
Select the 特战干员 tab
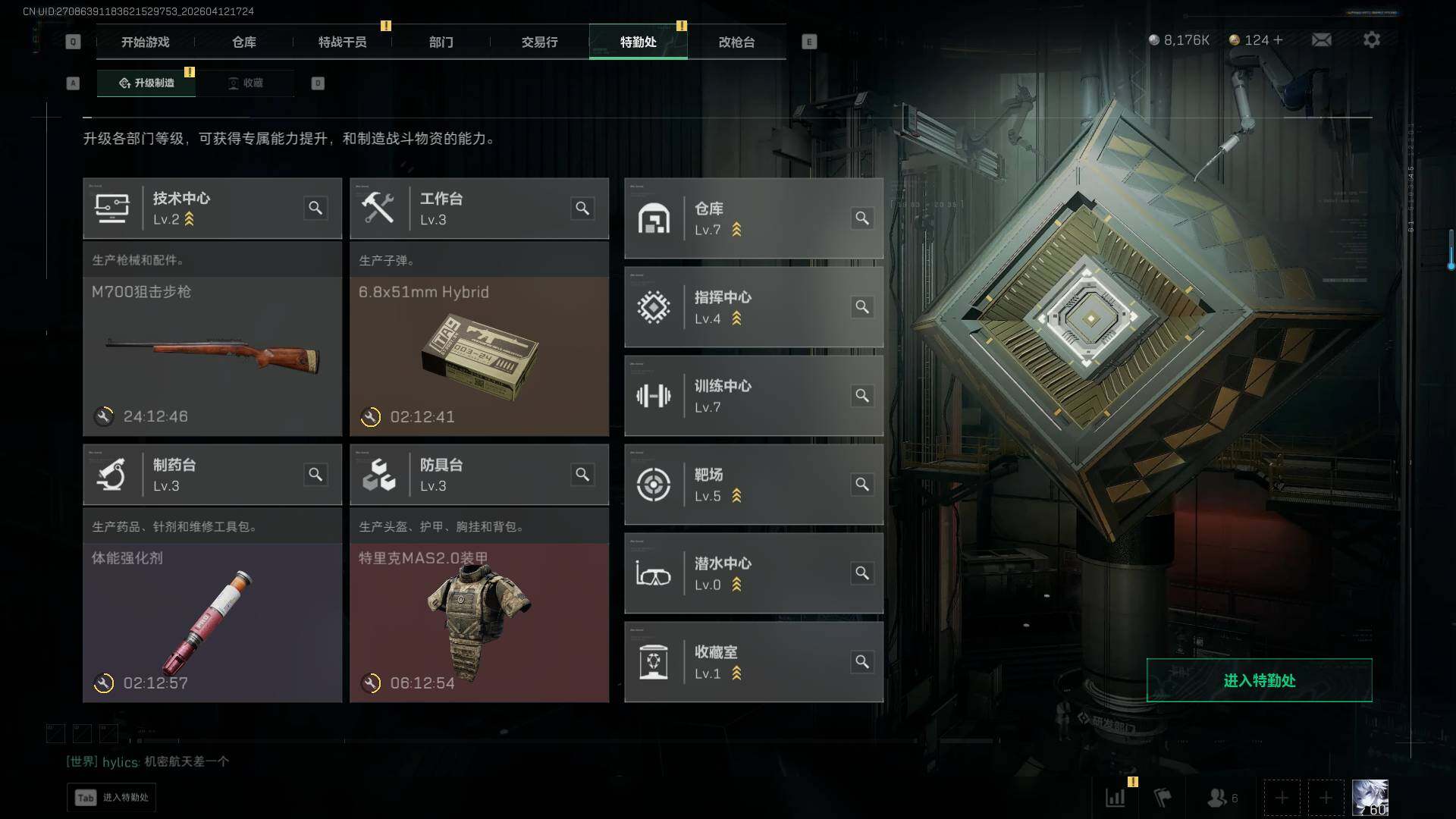(342, 42)
